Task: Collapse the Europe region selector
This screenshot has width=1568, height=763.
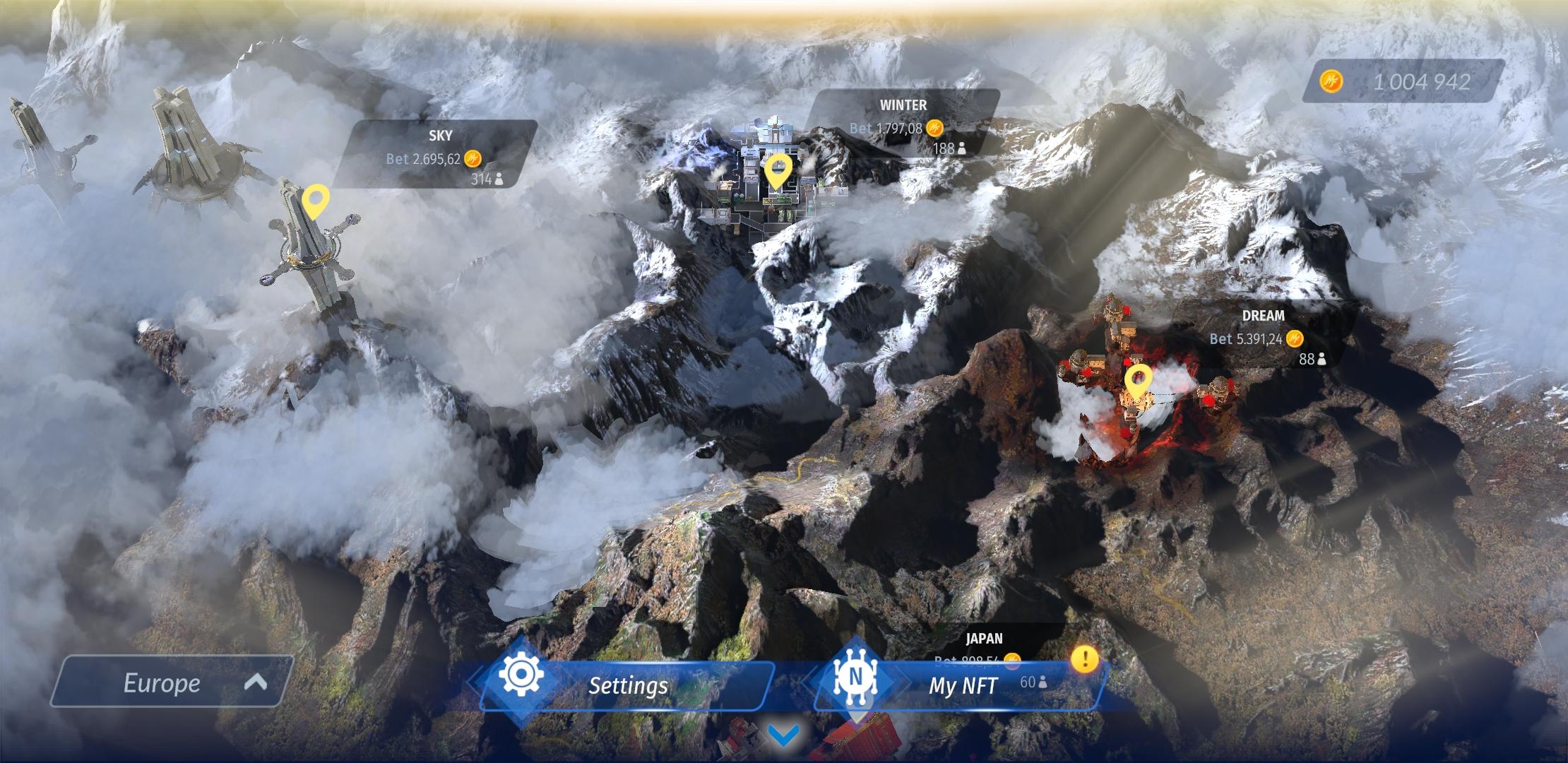Action: click(255, 682)
